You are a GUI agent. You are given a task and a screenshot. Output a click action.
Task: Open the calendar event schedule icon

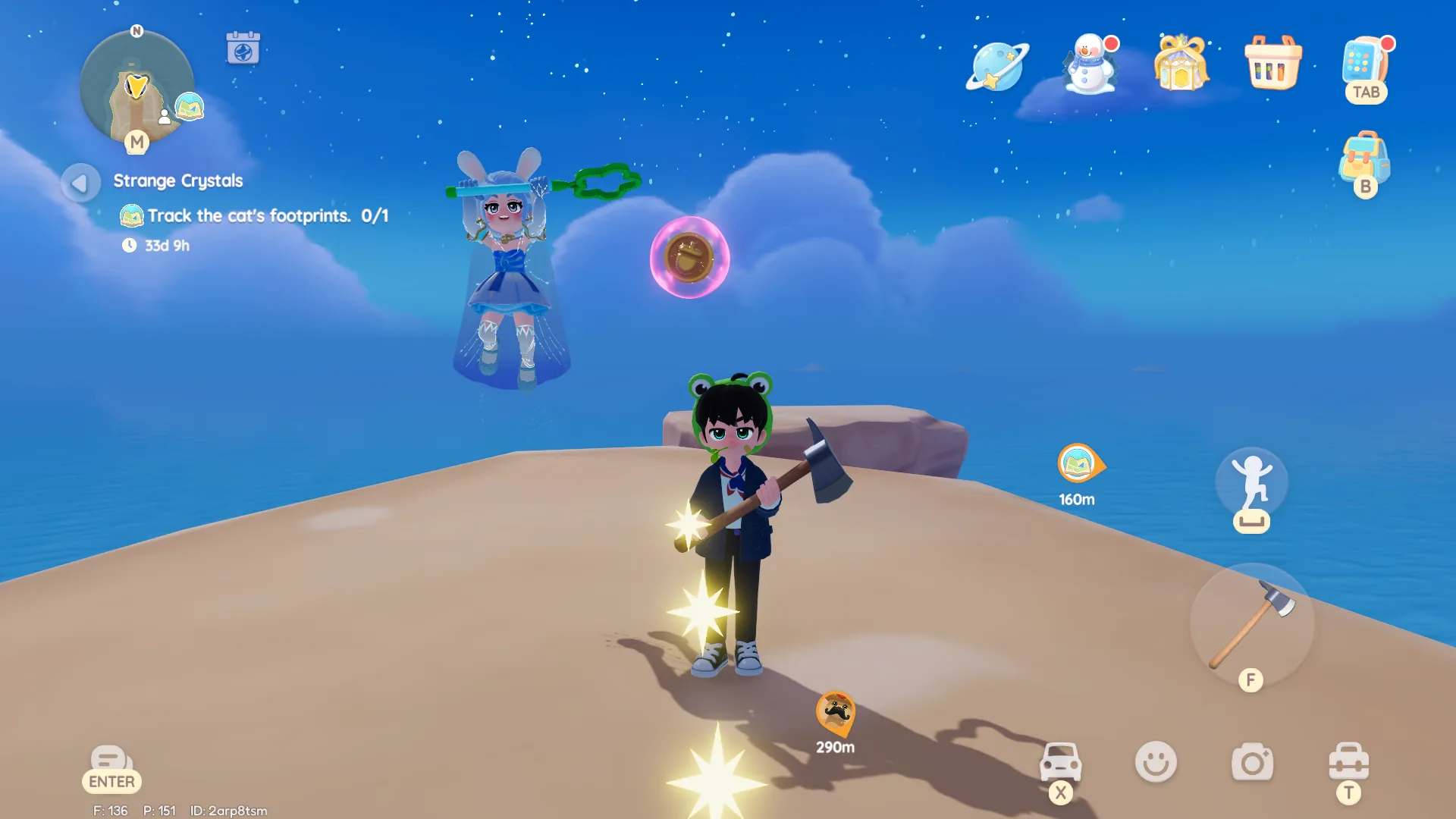click(x=243, y=47)
